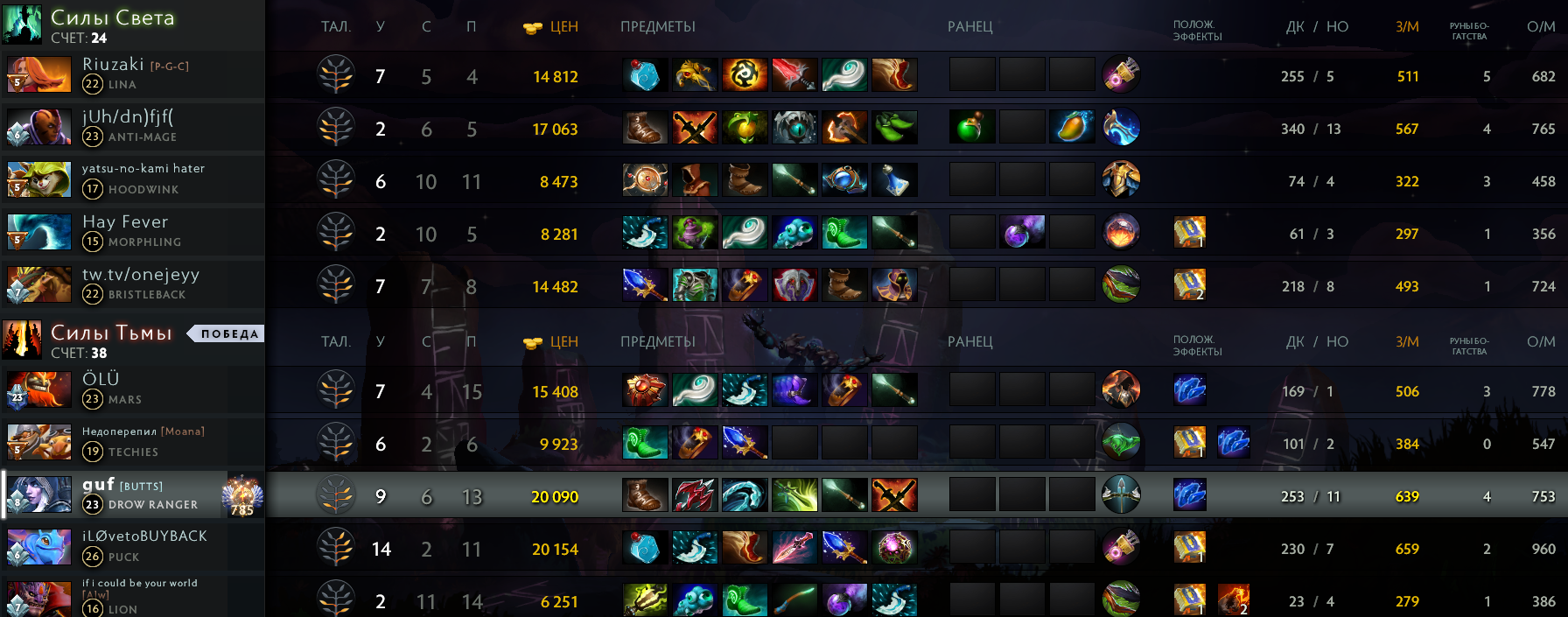
Task: Select iL0vetoBUYBACK's Puck portrait
Action: 38,548
